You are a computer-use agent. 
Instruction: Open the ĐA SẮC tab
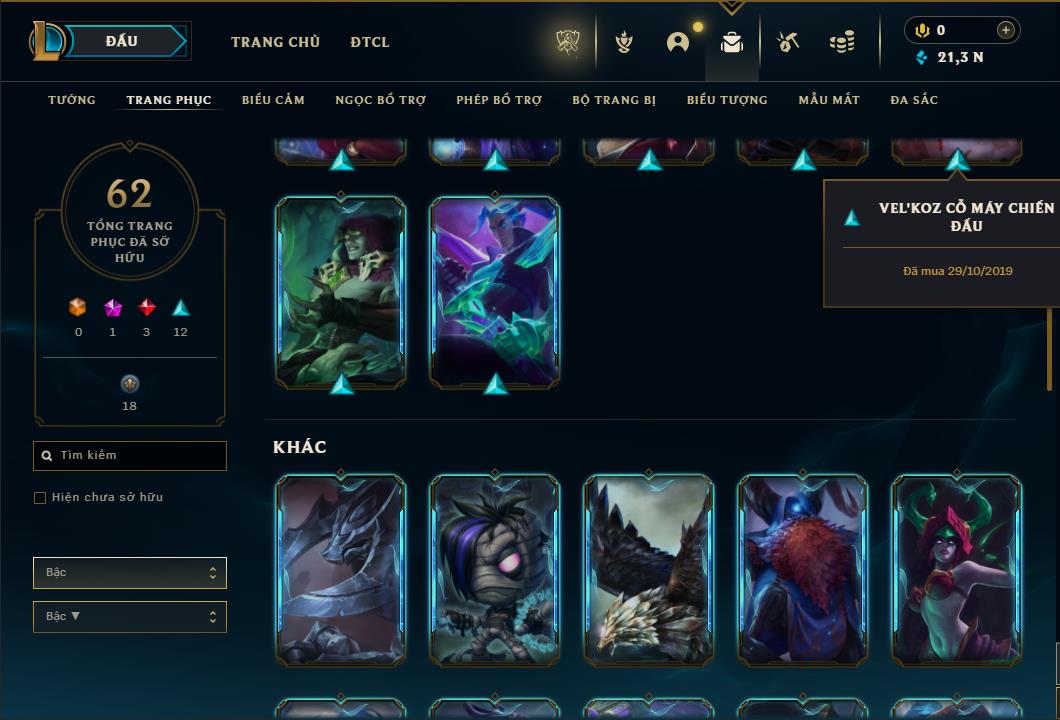914,100
